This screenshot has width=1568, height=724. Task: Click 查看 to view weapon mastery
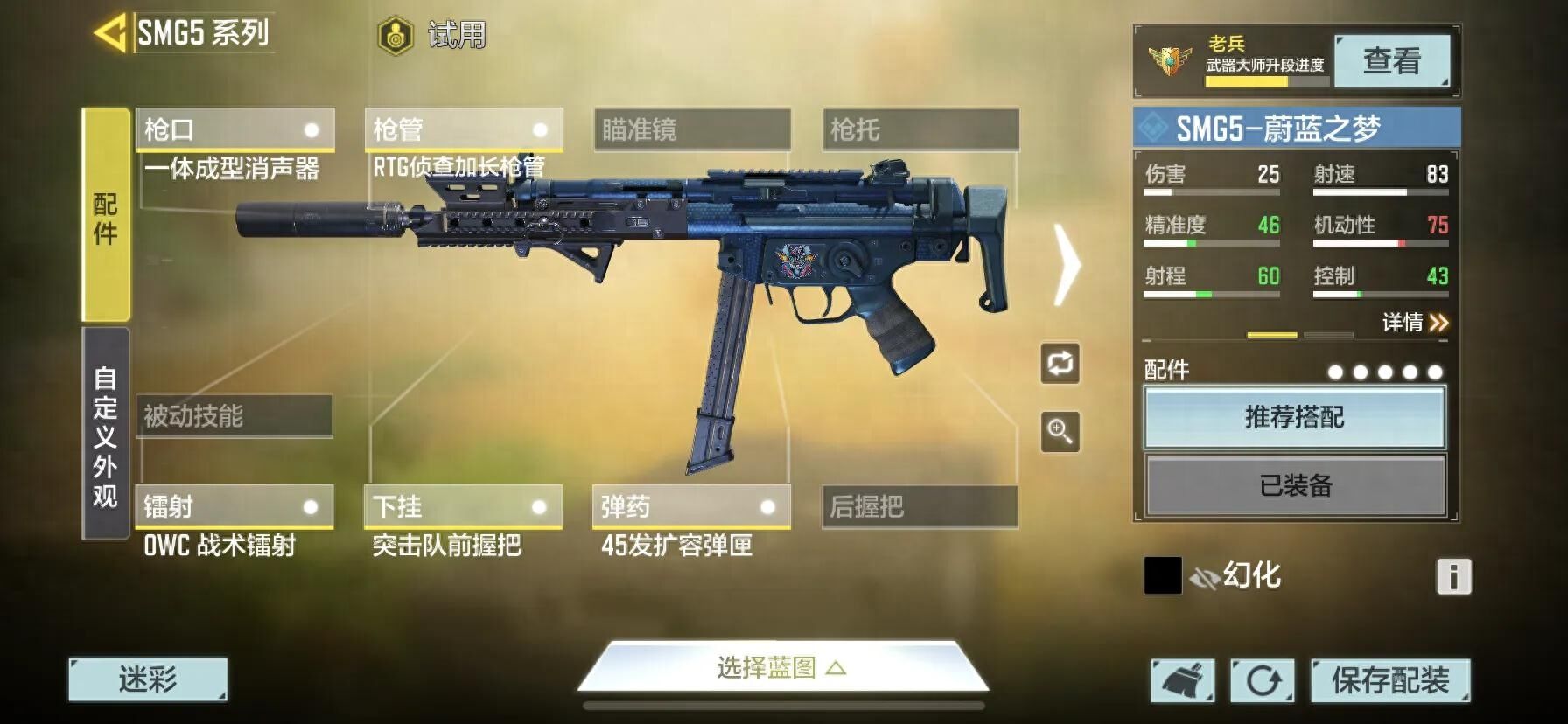(x=1391, y=61)
